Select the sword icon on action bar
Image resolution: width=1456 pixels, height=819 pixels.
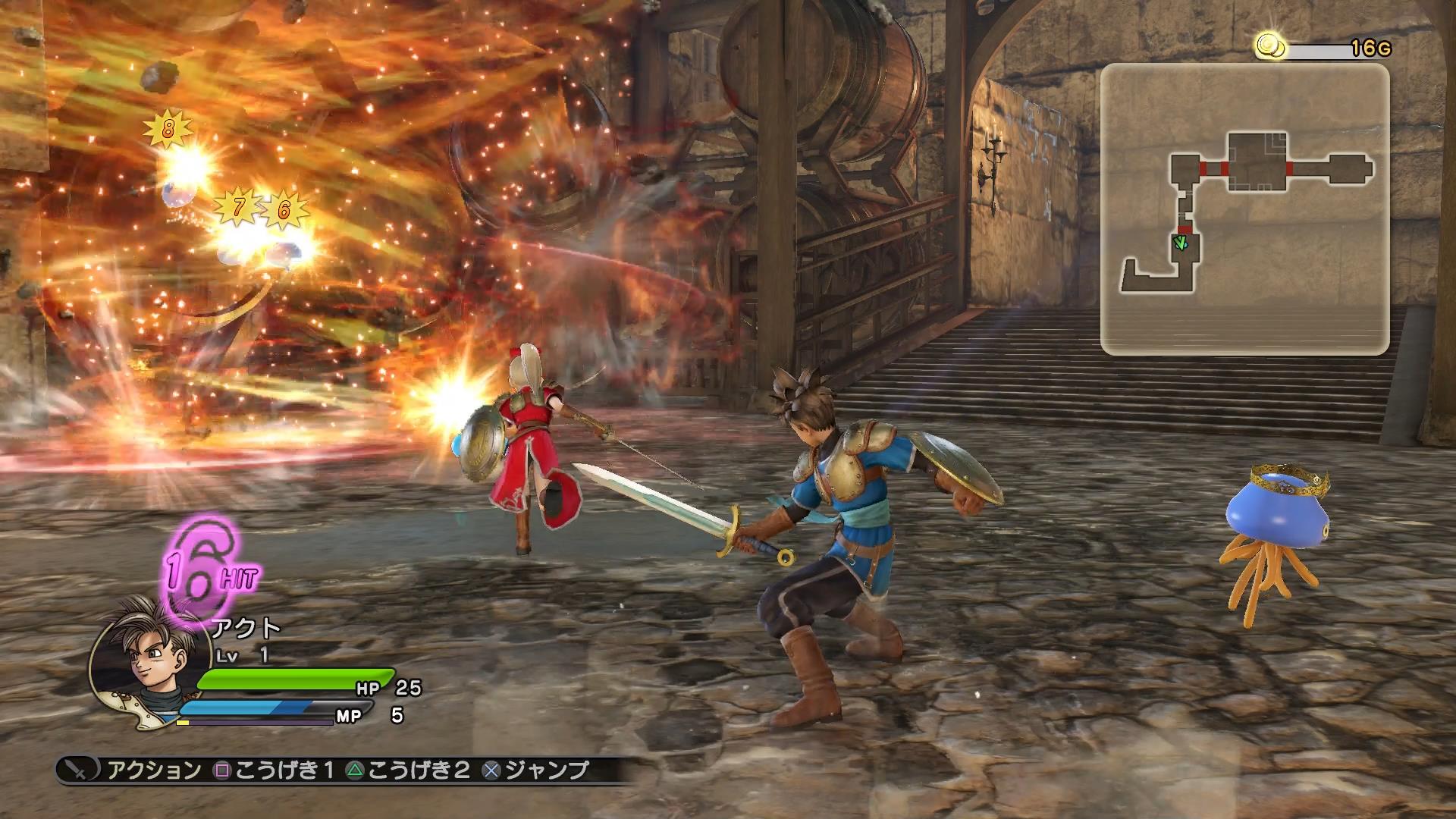click(x=78, y=770)
